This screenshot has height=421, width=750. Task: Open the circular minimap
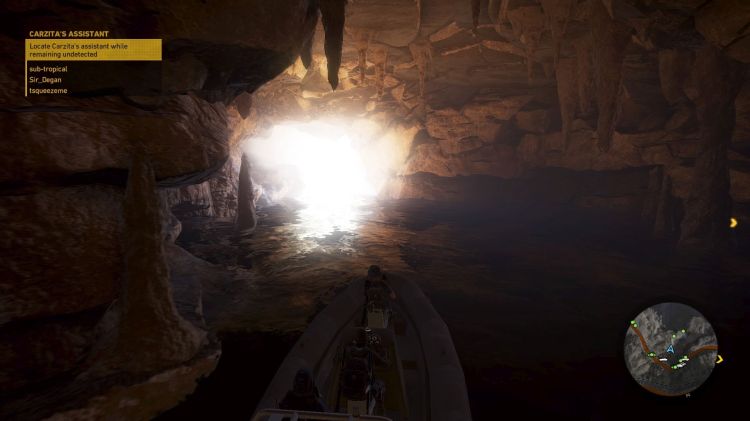point(670,347)
